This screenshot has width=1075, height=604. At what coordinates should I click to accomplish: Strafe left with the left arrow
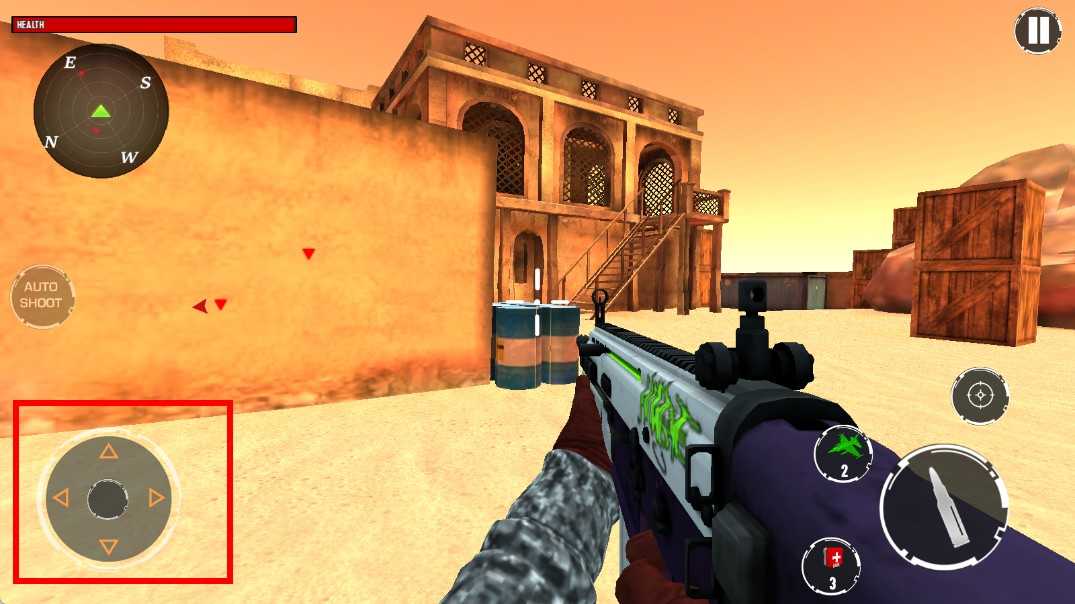click(x=61, y=498)
